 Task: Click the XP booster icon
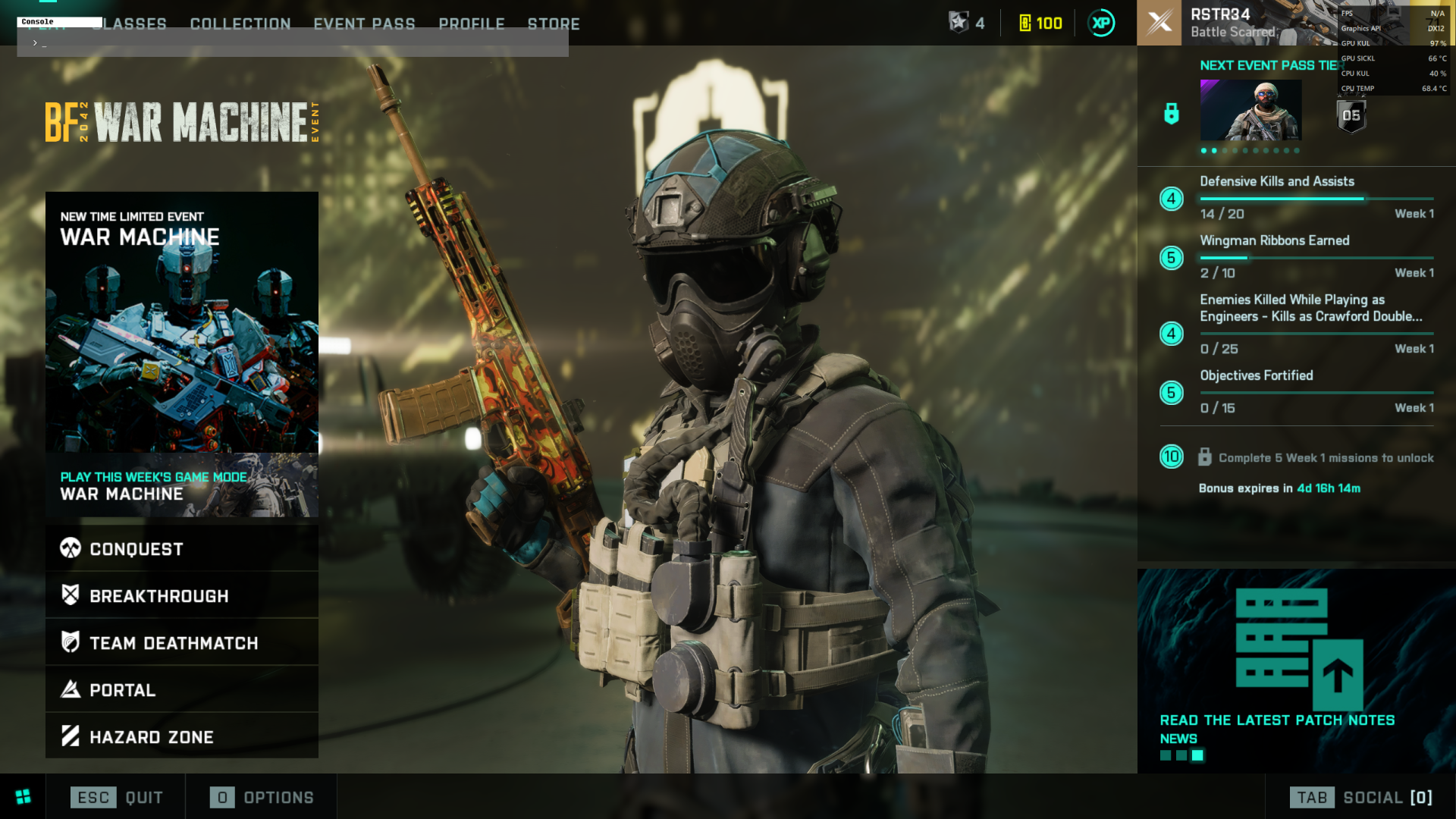[1101, 24]
